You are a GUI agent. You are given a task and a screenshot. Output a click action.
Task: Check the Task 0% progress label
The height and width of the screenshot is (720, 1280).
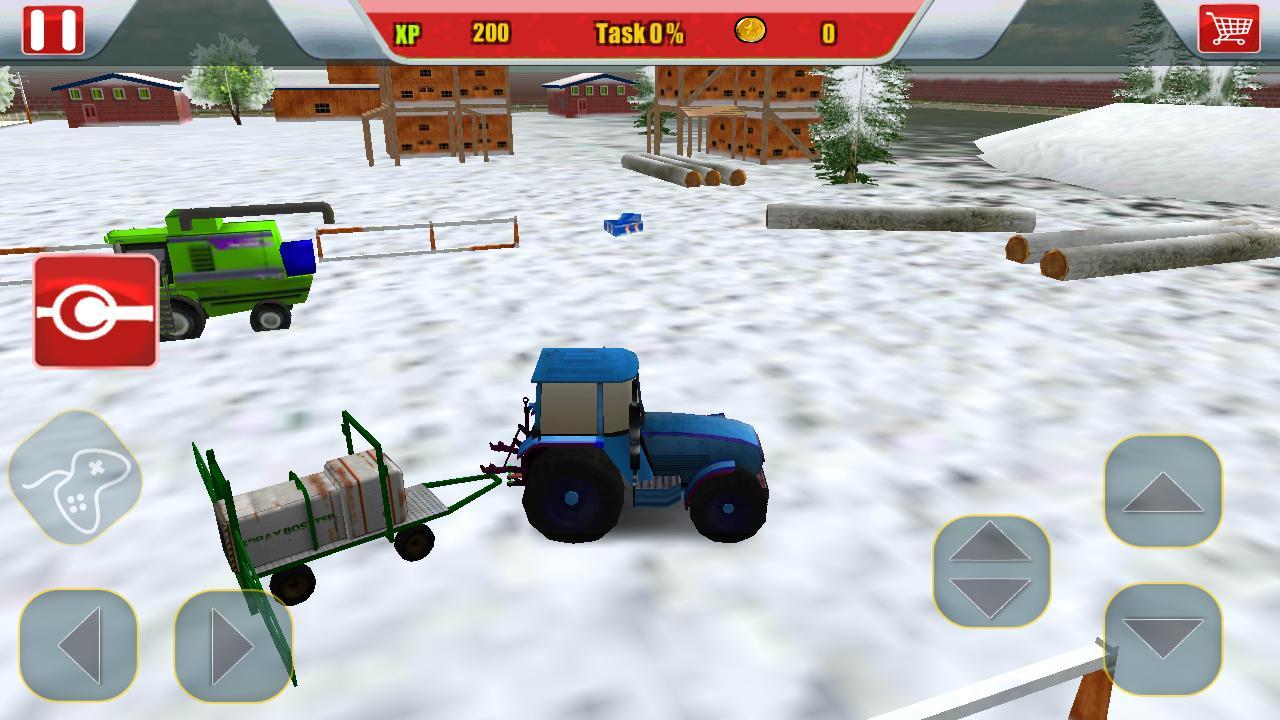(638, 32)
